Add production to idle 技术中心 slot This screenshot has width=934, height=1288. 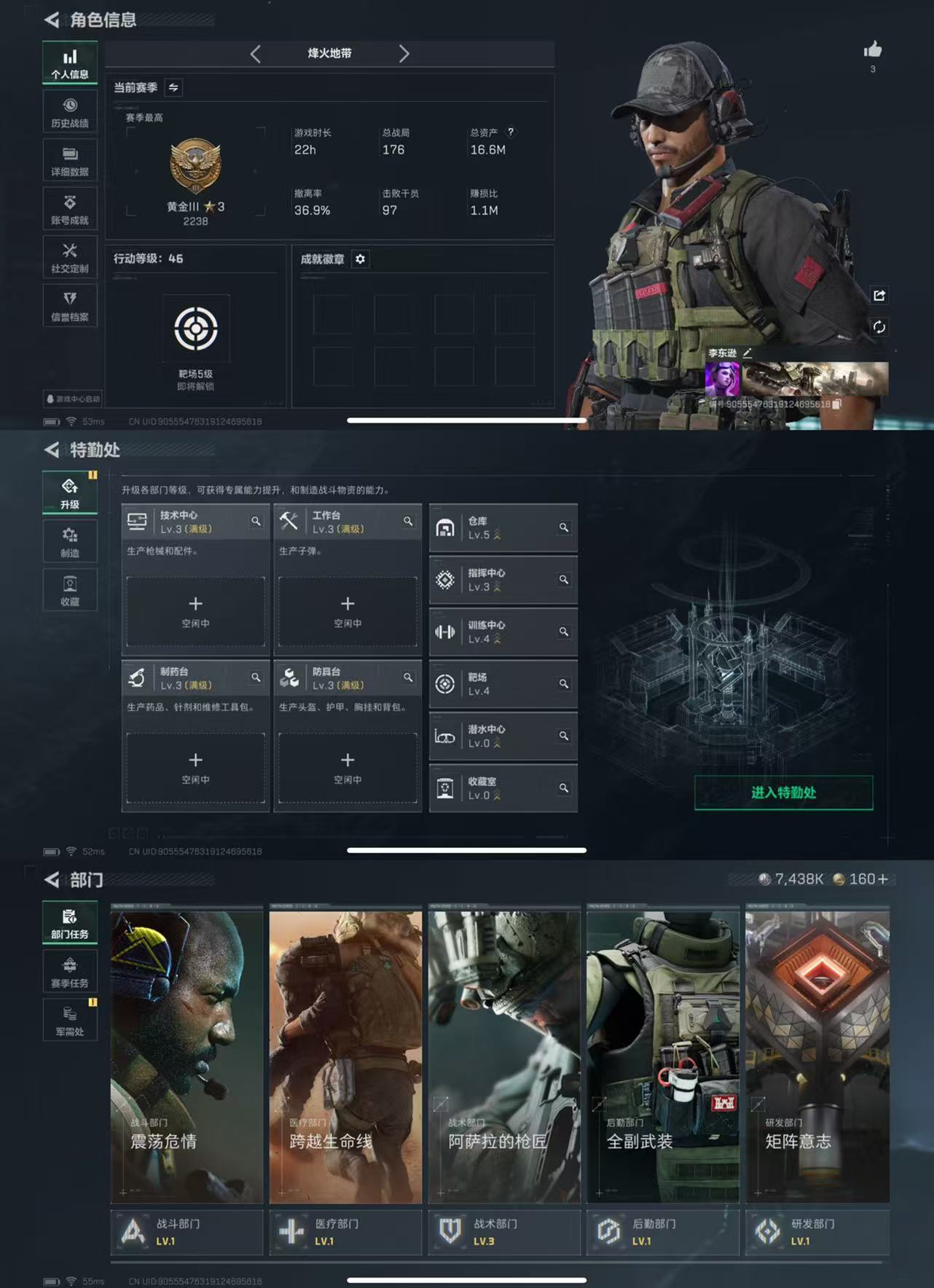point(195,611)
